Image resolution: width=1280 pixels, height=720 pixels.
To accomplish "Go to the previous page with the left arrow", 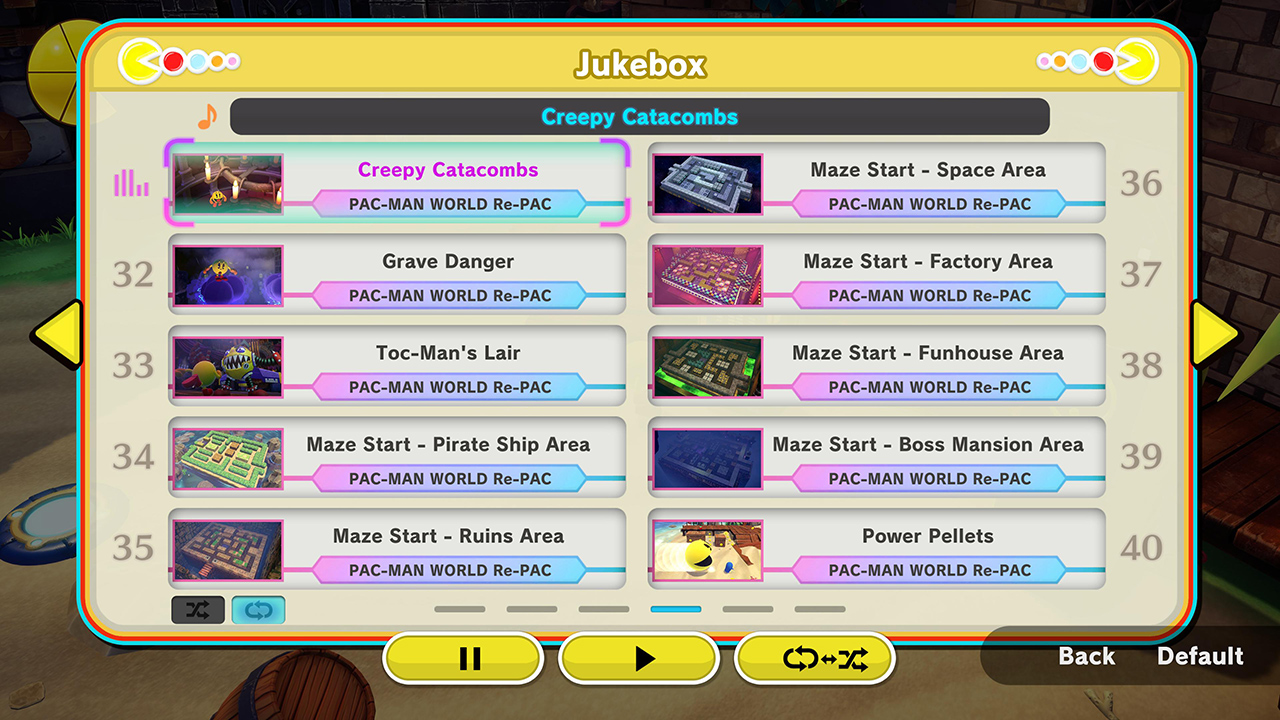I will tap(58, 333).
